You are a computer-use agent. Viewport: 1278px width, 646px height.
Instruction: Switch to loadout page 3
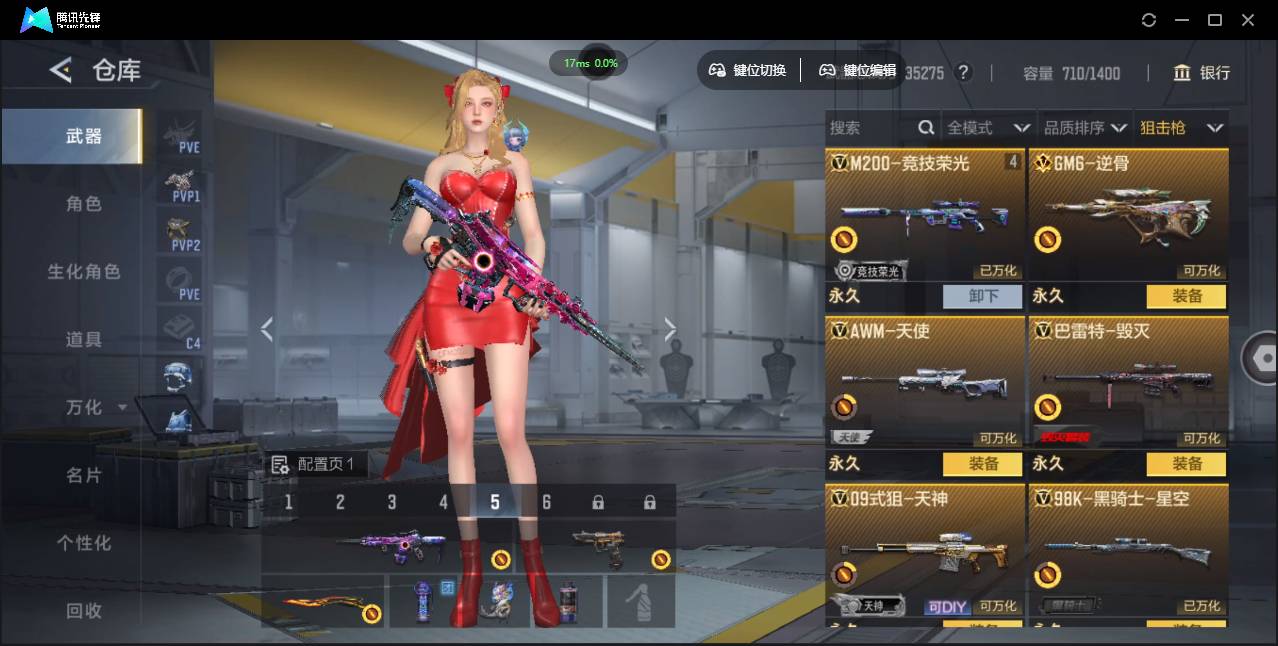392,502
